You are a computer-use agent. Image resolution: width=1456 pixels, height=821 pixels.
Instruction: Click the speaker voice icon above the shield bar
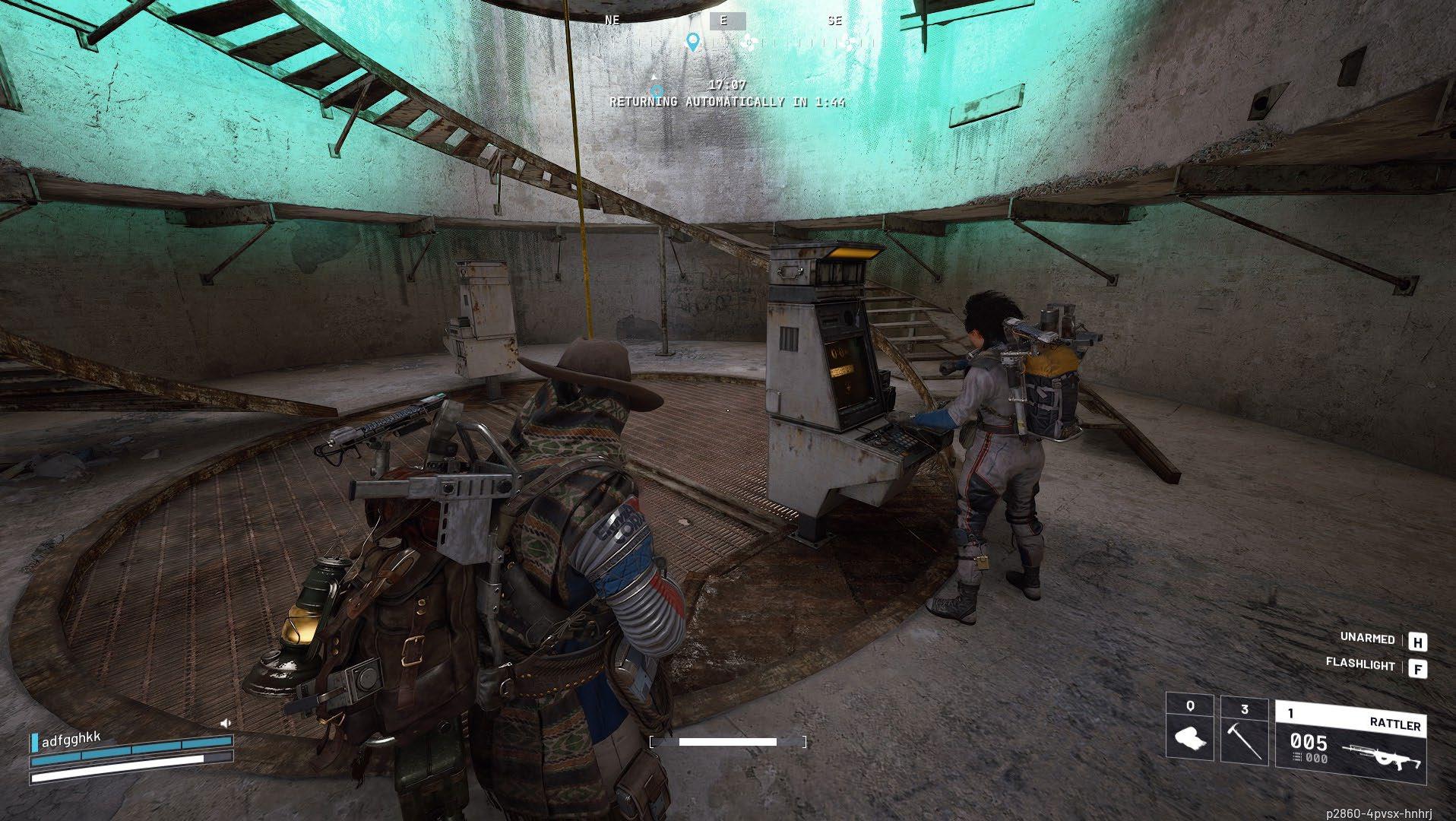coord(225,723)
